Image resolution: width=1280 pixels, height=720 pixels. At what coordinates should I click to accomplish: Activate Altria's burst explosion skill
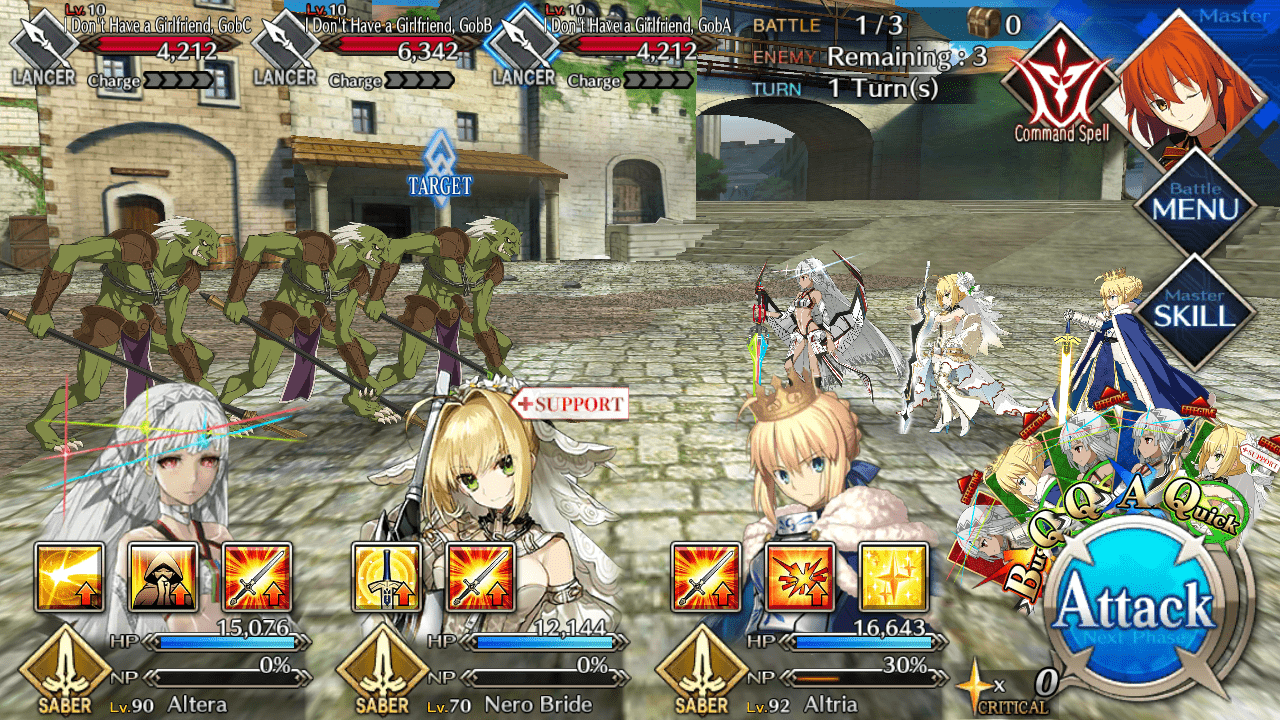tap(800, 577)
